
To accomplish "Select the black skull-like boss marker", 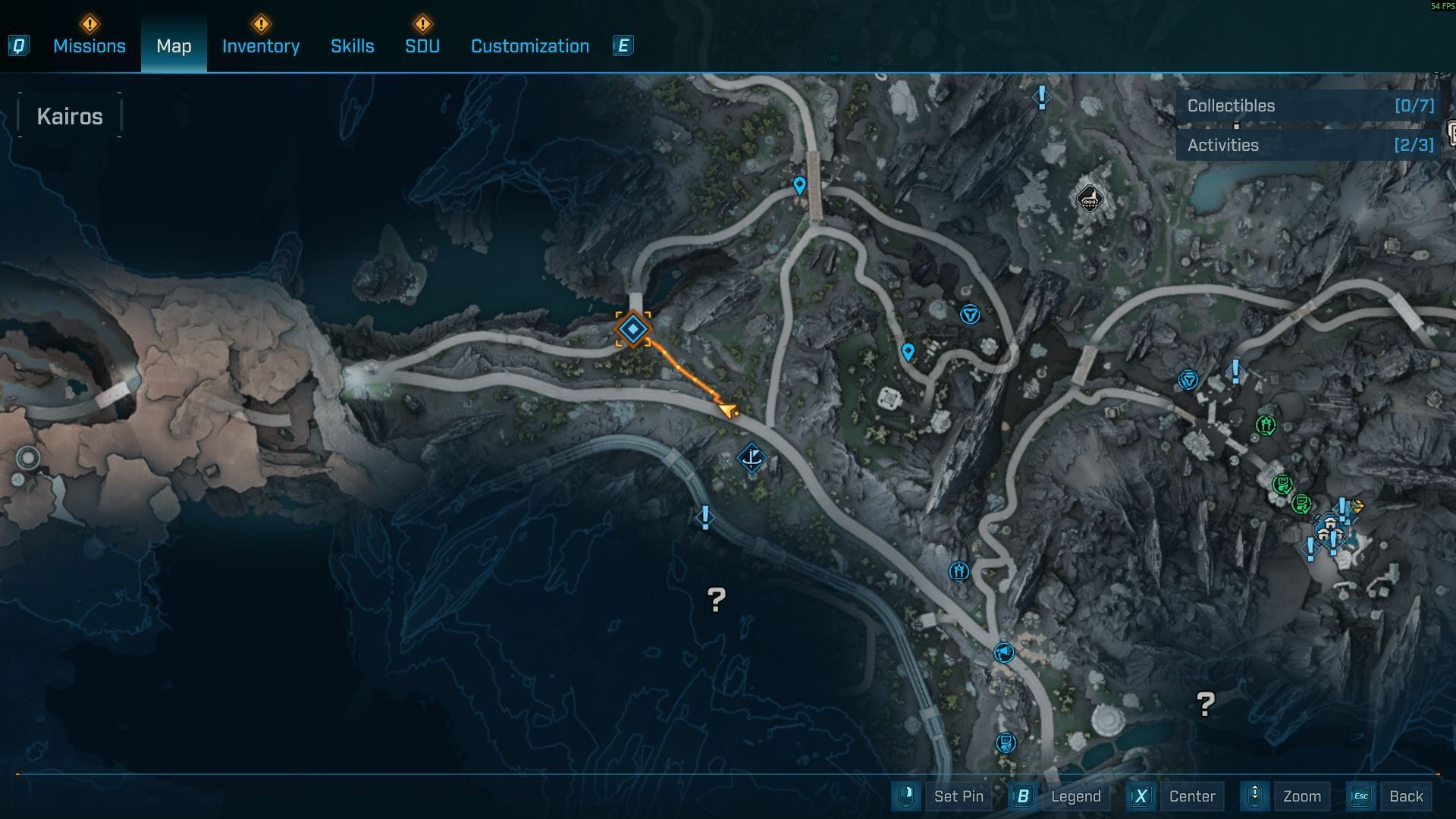I will 1089,199.
